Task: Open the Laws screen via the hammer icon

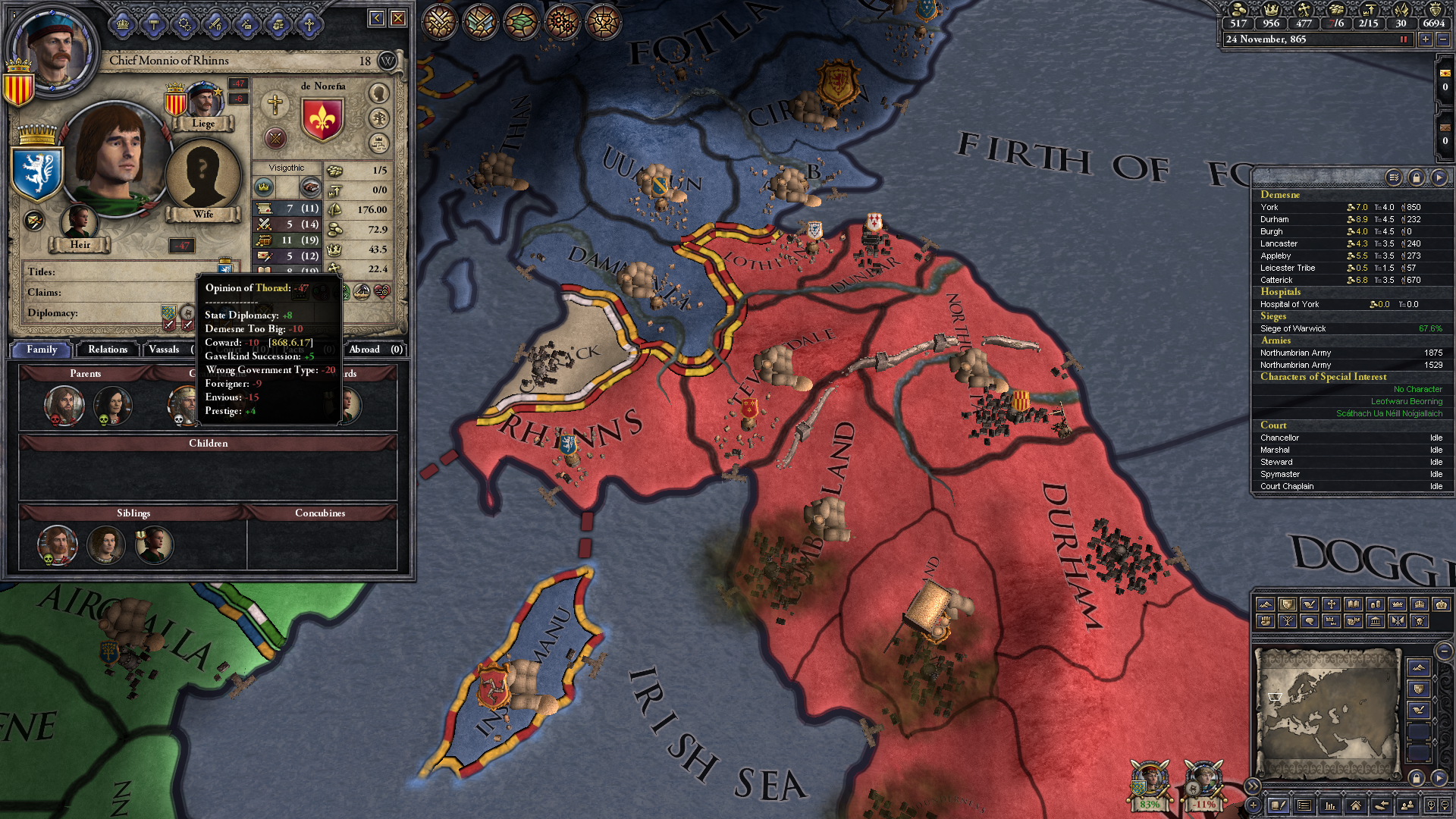Action: (x=154, y=24)
